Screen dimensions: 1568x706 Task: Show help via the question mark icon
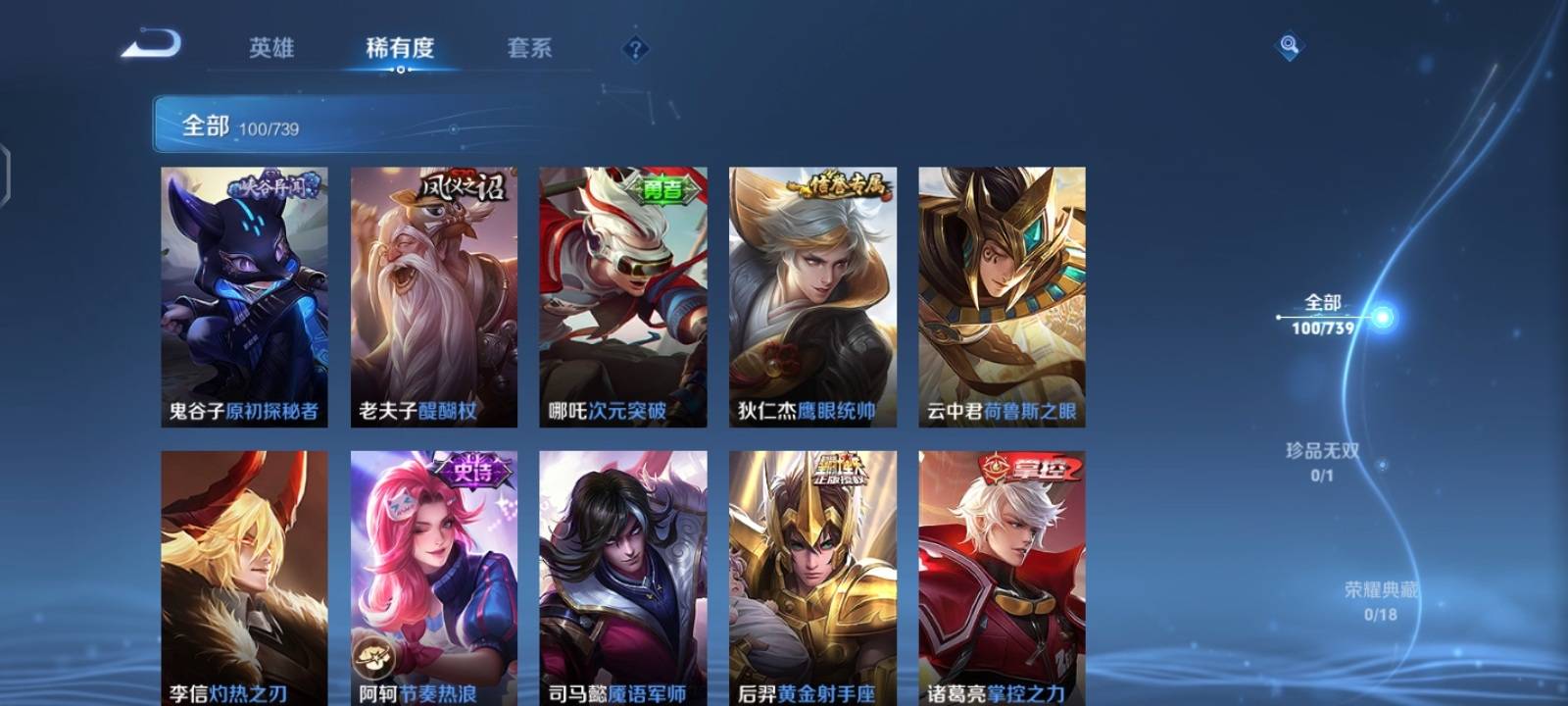[x=635, y=48]
